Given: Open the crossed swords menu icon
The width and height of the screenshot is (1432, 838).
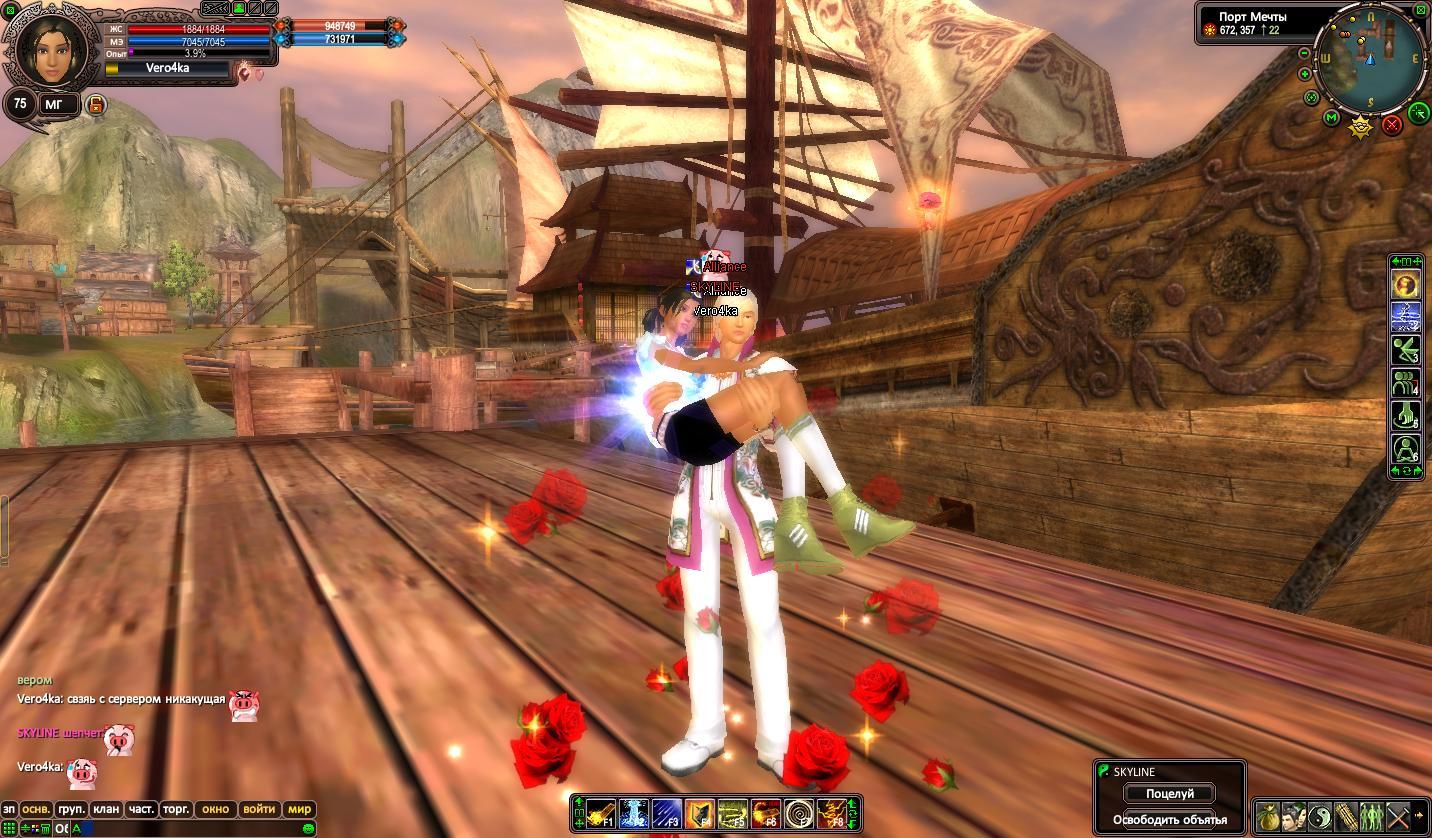Looking at the screenshot, I should [1398, 816].
